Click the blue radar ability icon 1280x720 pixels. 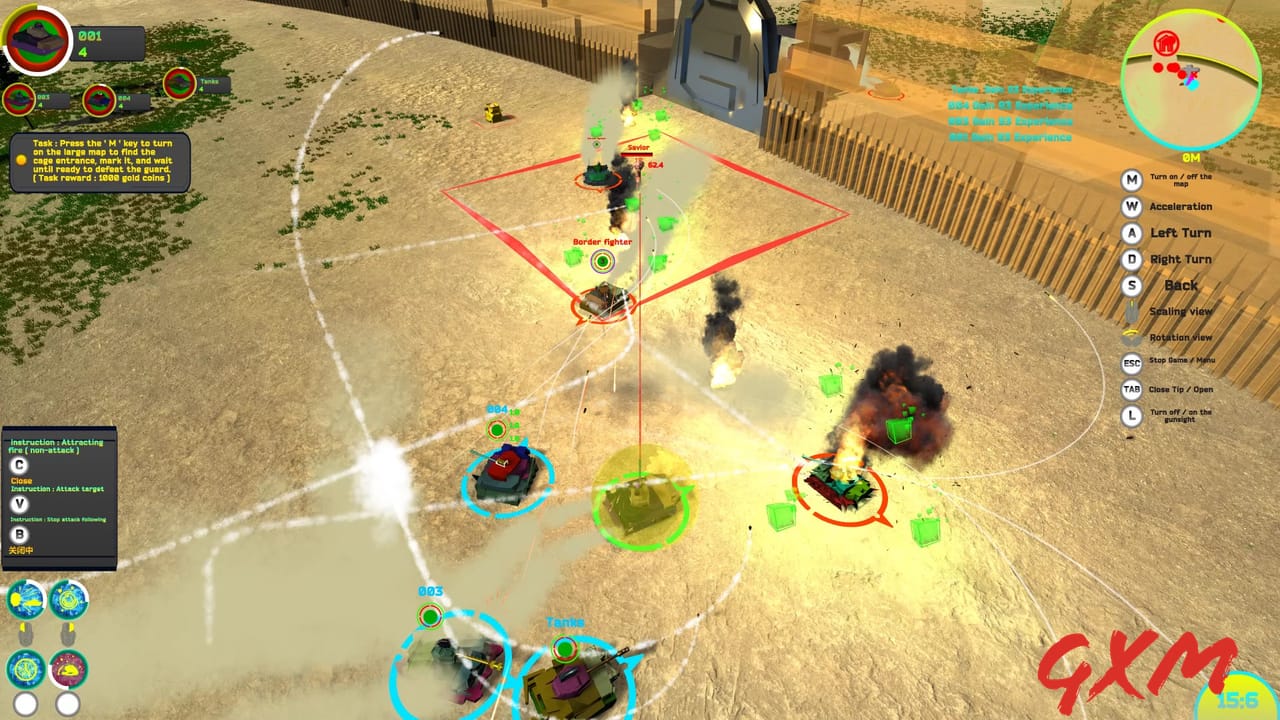click(67, 598)
